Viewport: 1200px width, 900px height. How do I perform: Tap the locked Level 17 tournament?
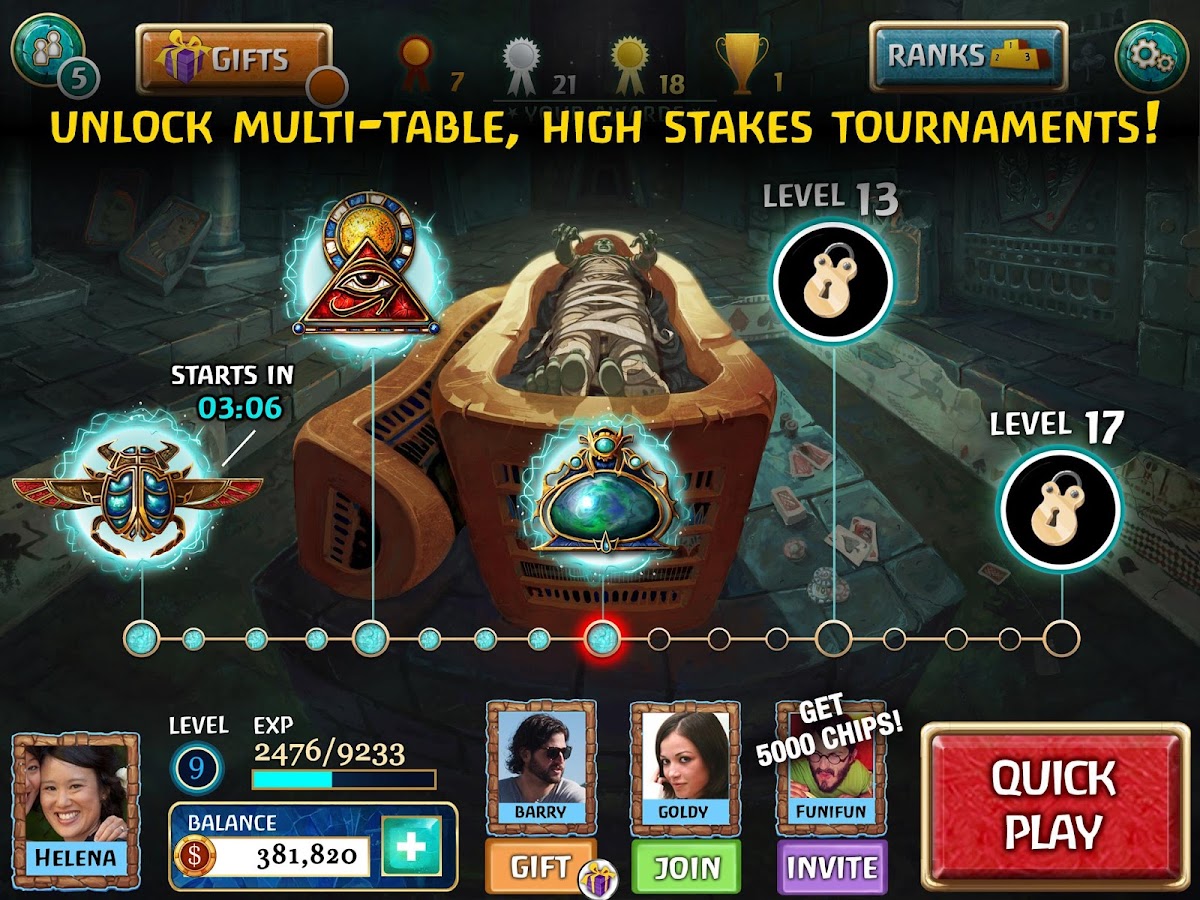1059,507
